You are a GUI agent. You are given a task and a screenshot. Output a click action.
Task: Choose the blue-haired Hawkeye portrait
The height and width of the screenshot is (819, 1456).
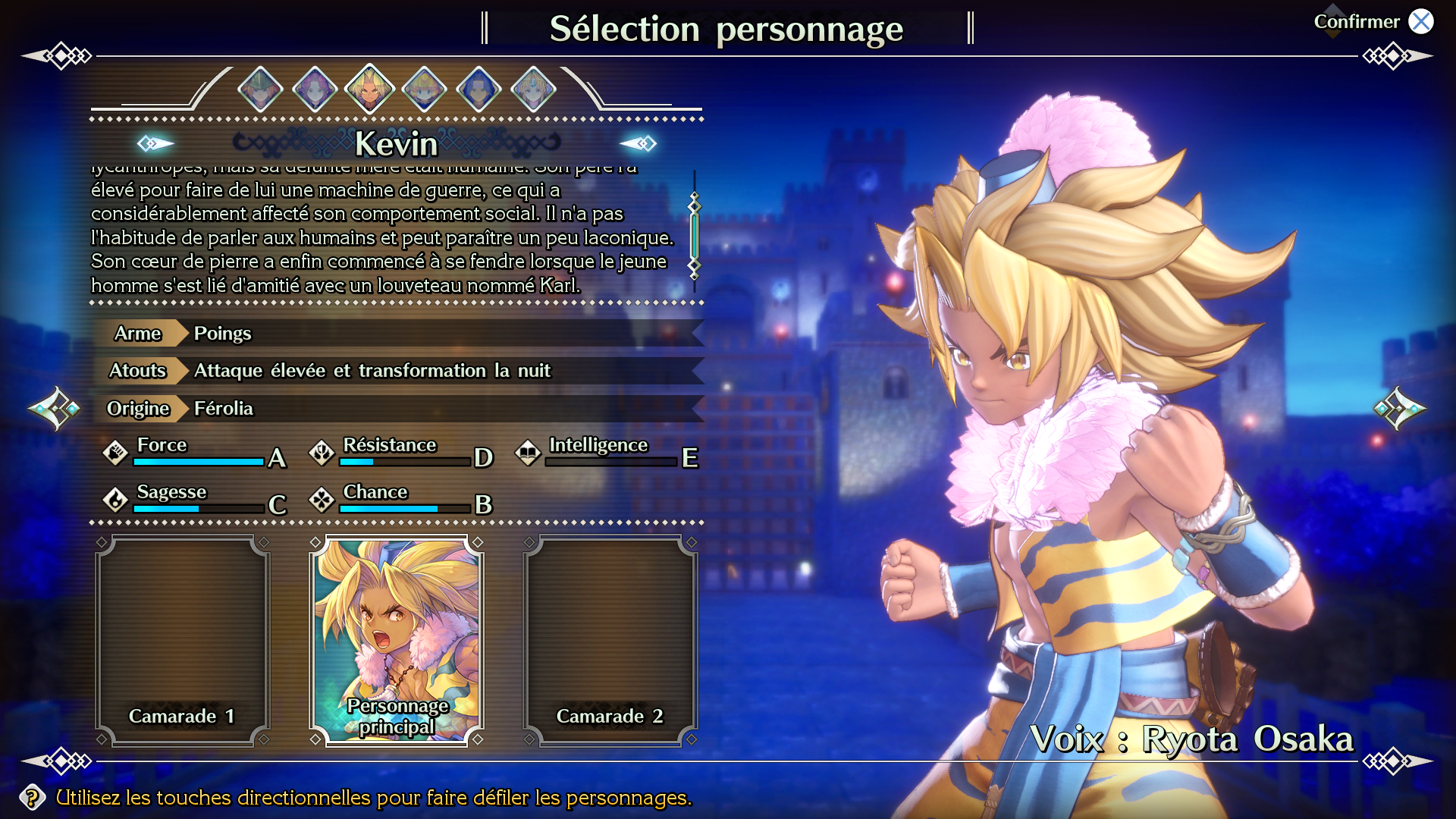(x=479, y=89)
